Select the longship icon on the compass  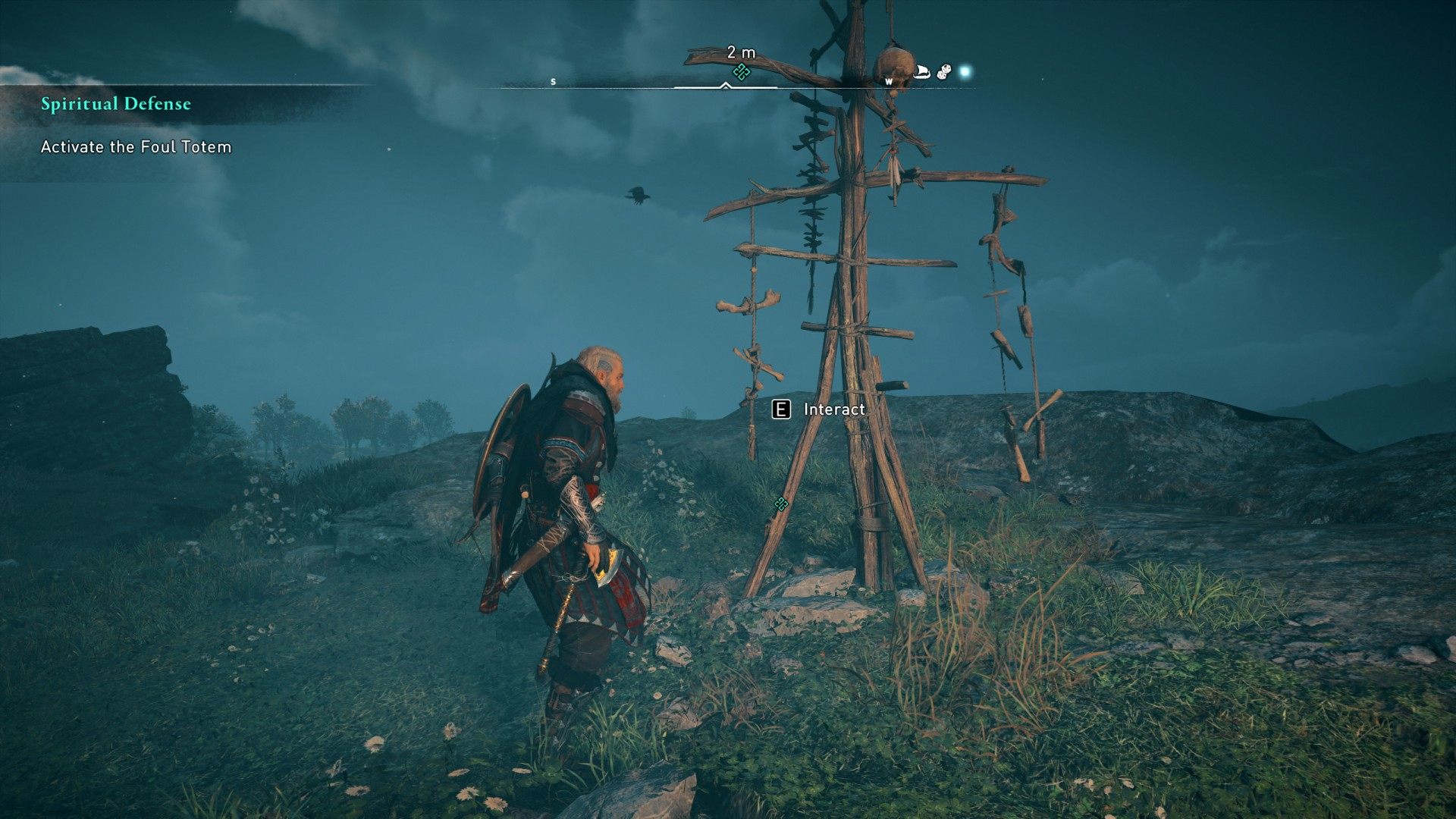point(922,72)
